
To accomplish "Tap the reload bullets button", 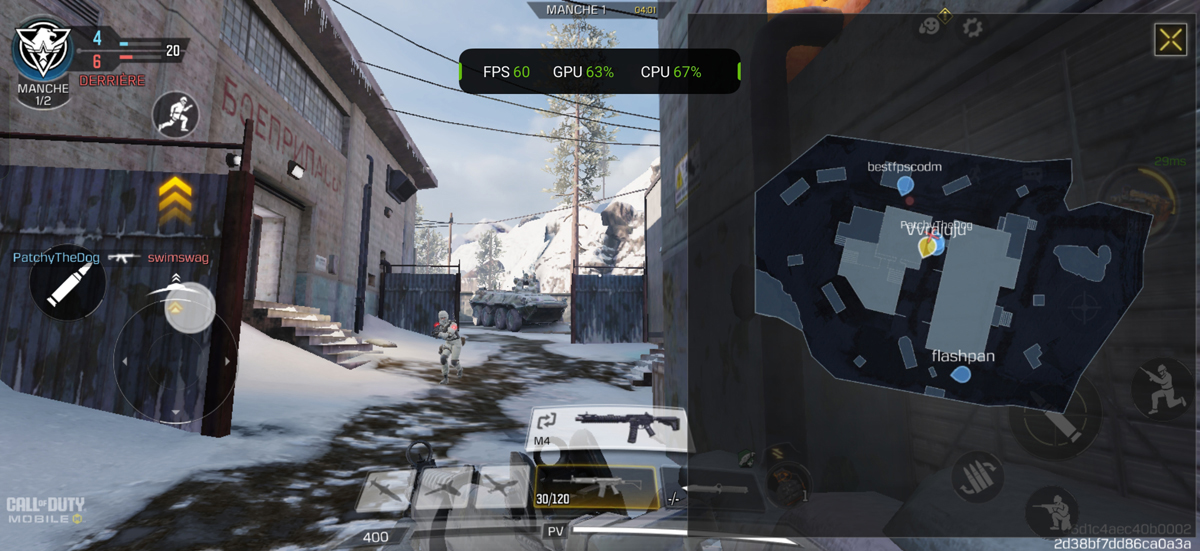I will coord(978,475).
